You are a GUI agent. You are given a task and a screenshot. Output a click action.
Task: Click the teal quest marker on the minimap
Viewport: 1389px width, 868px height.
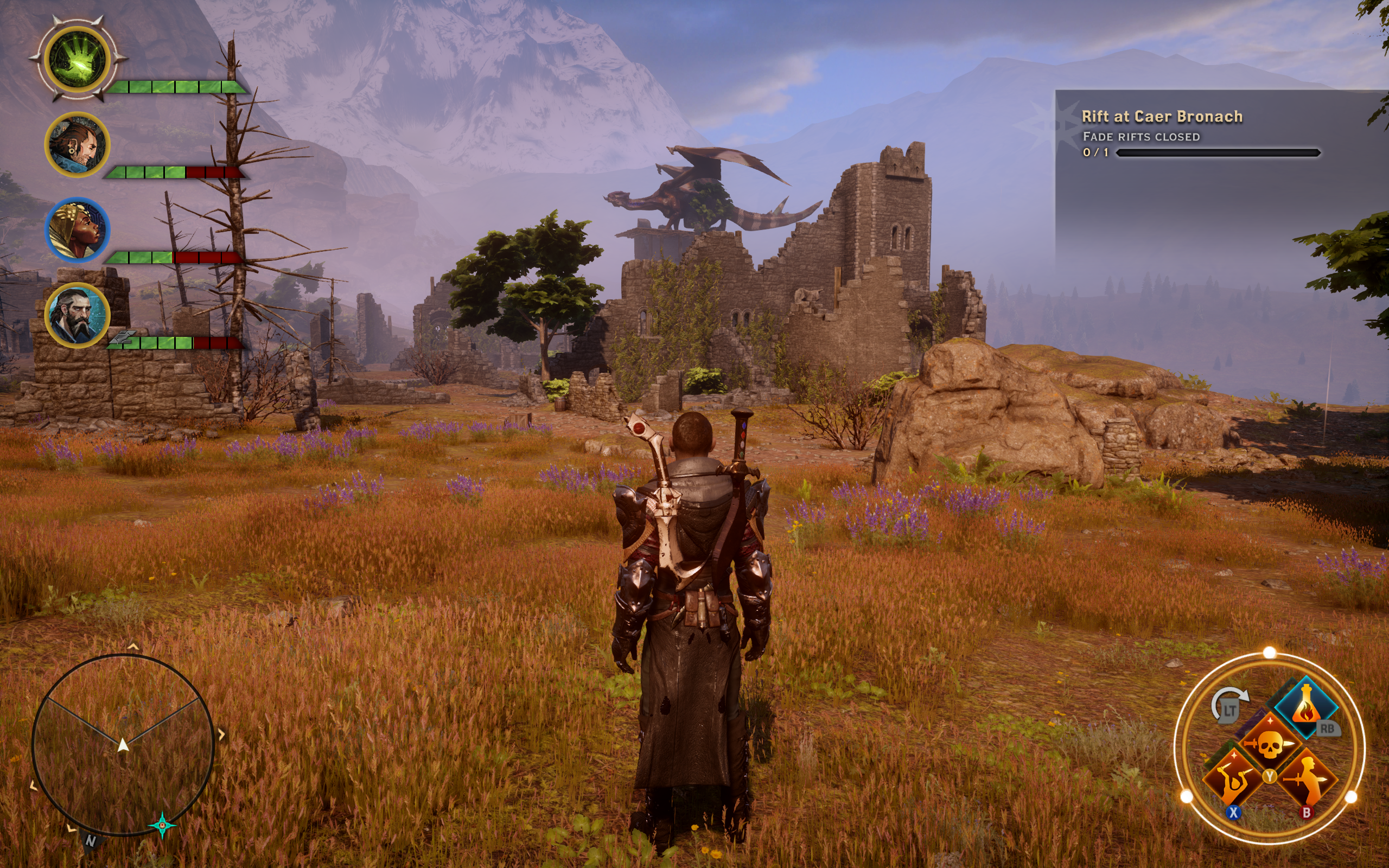pos(162,825)
